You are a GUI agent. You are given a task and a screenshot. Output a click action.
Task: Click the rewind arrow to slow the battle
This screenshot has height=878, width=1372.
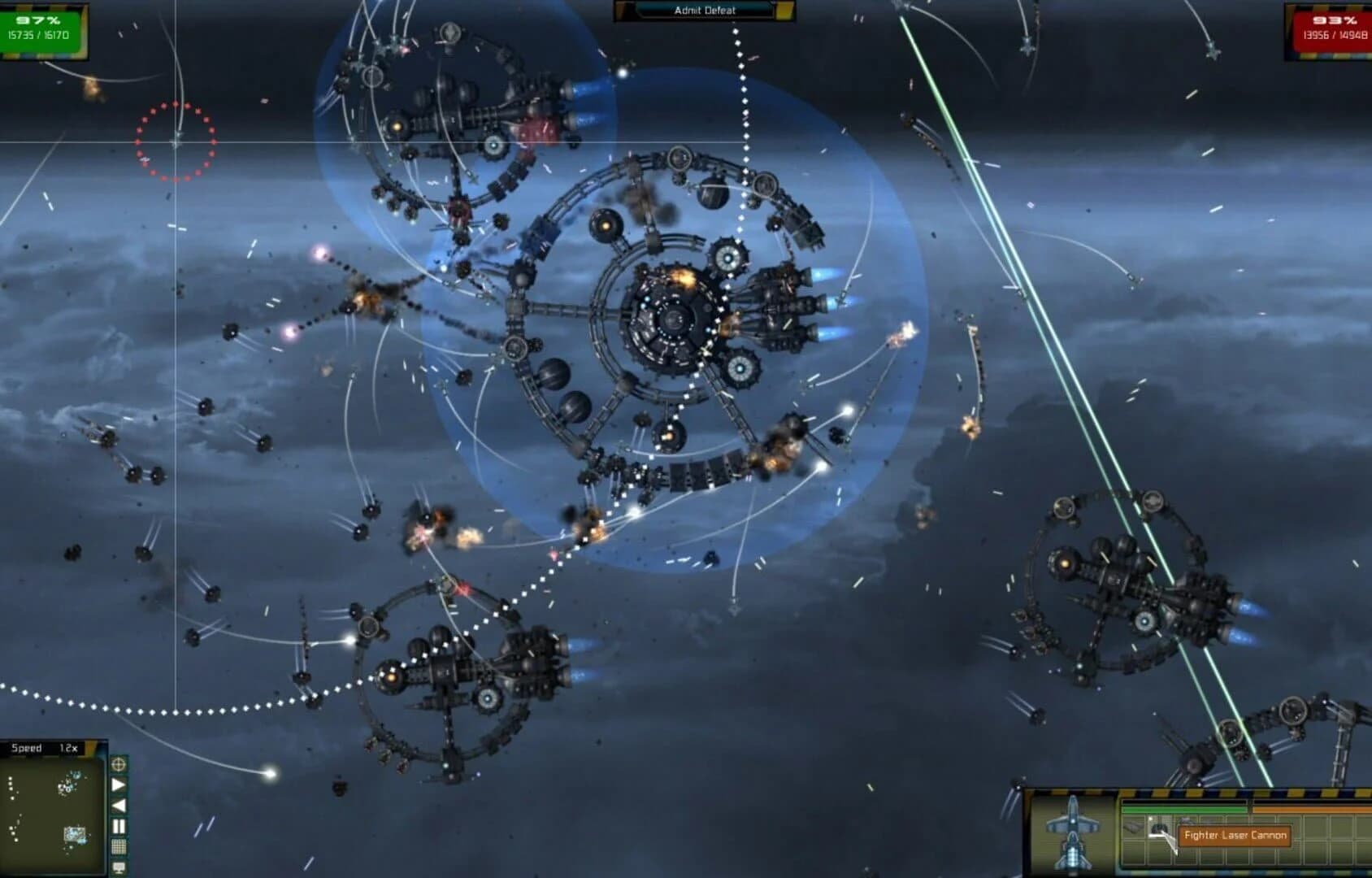click(118, 804)
